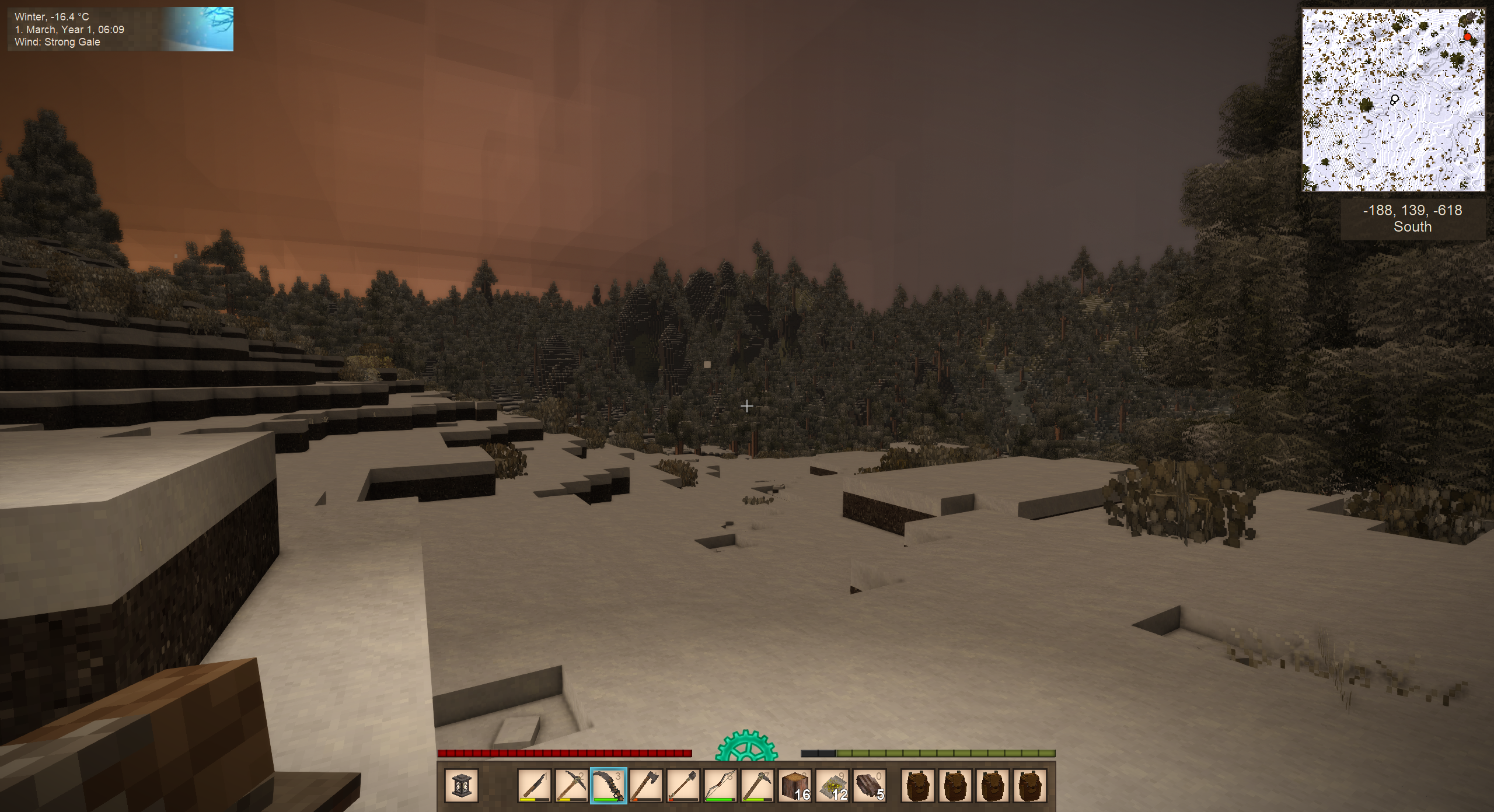Choose the pickaxe in hotbar slot 2
This screenshot has height=812, width=1494.
pyautogui.click(x=571, y=785)
